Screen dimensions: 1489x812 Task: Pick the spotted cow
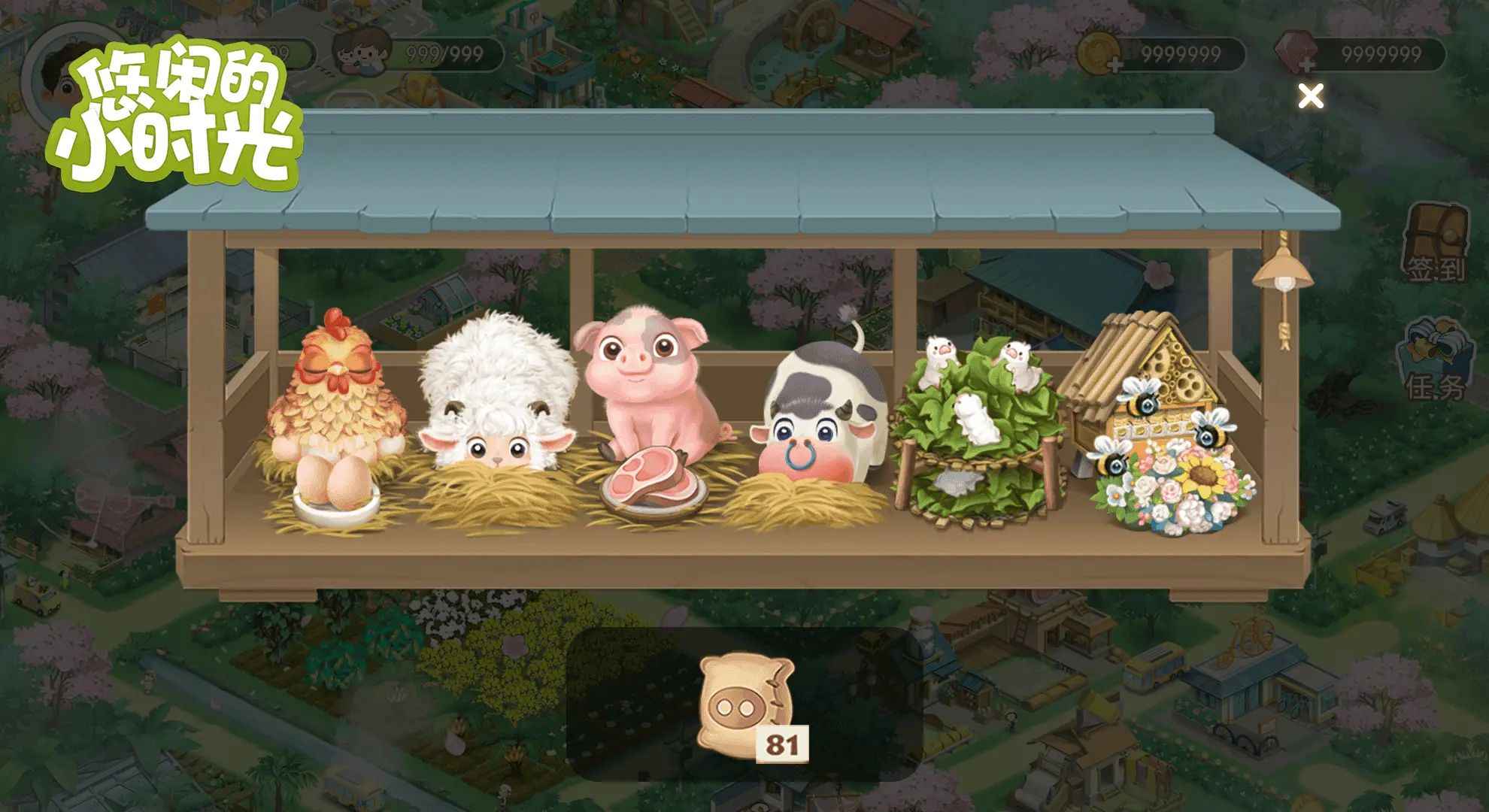(x=821, y=414)
